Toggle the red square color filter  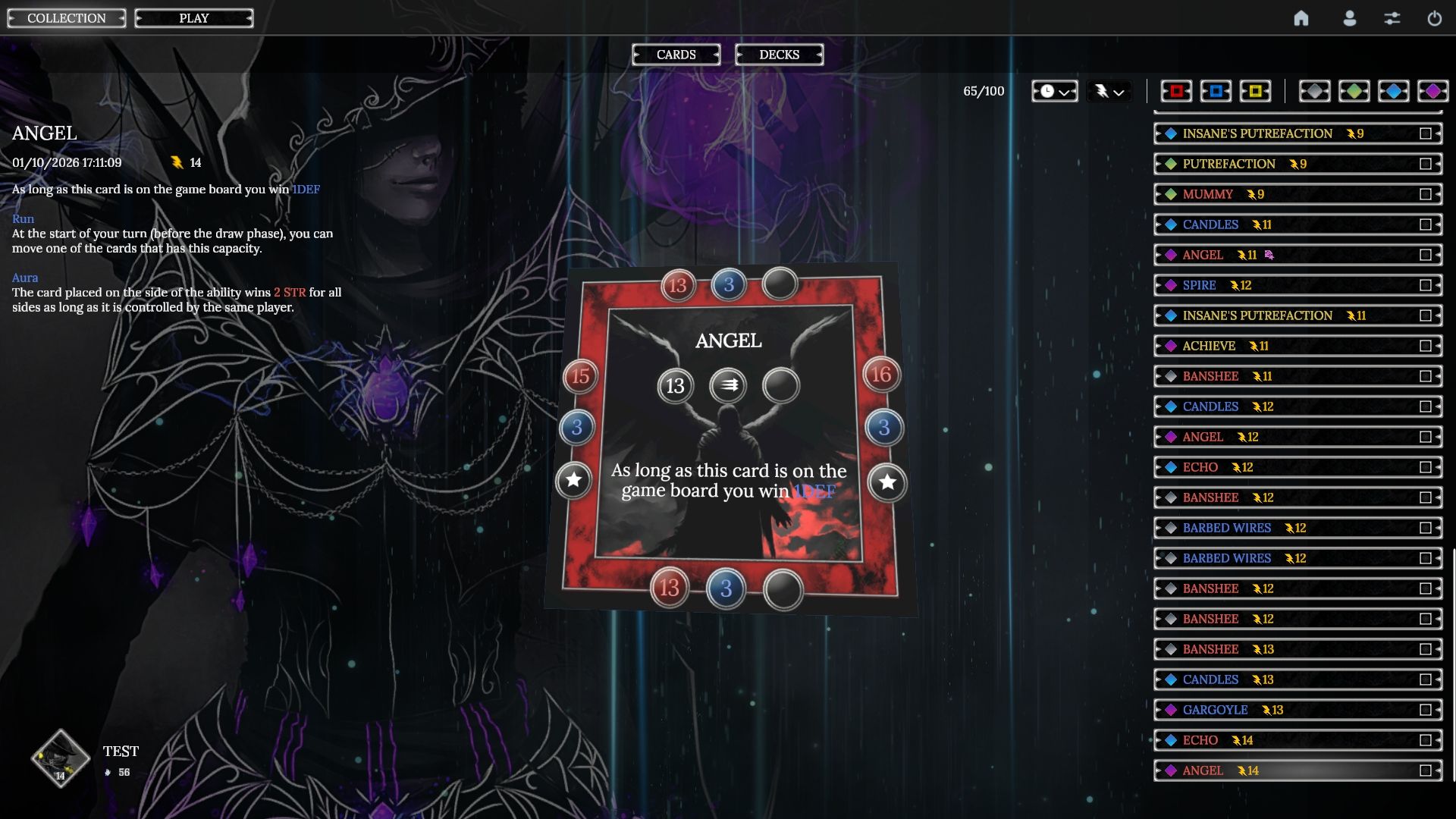(1176, 91)
